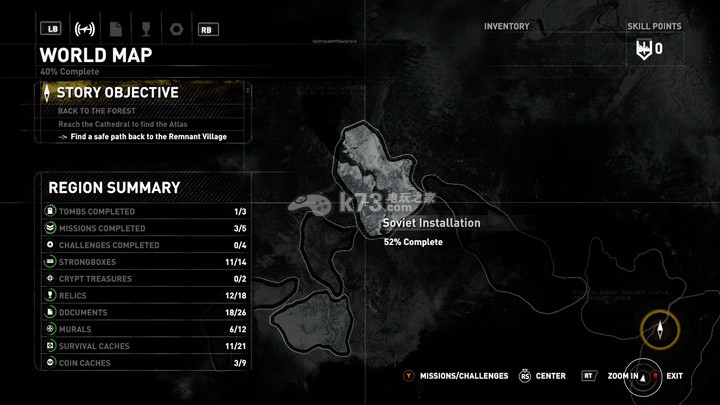Select the Coin Caches summary row
720x405 pixels.
pos(145,363)
